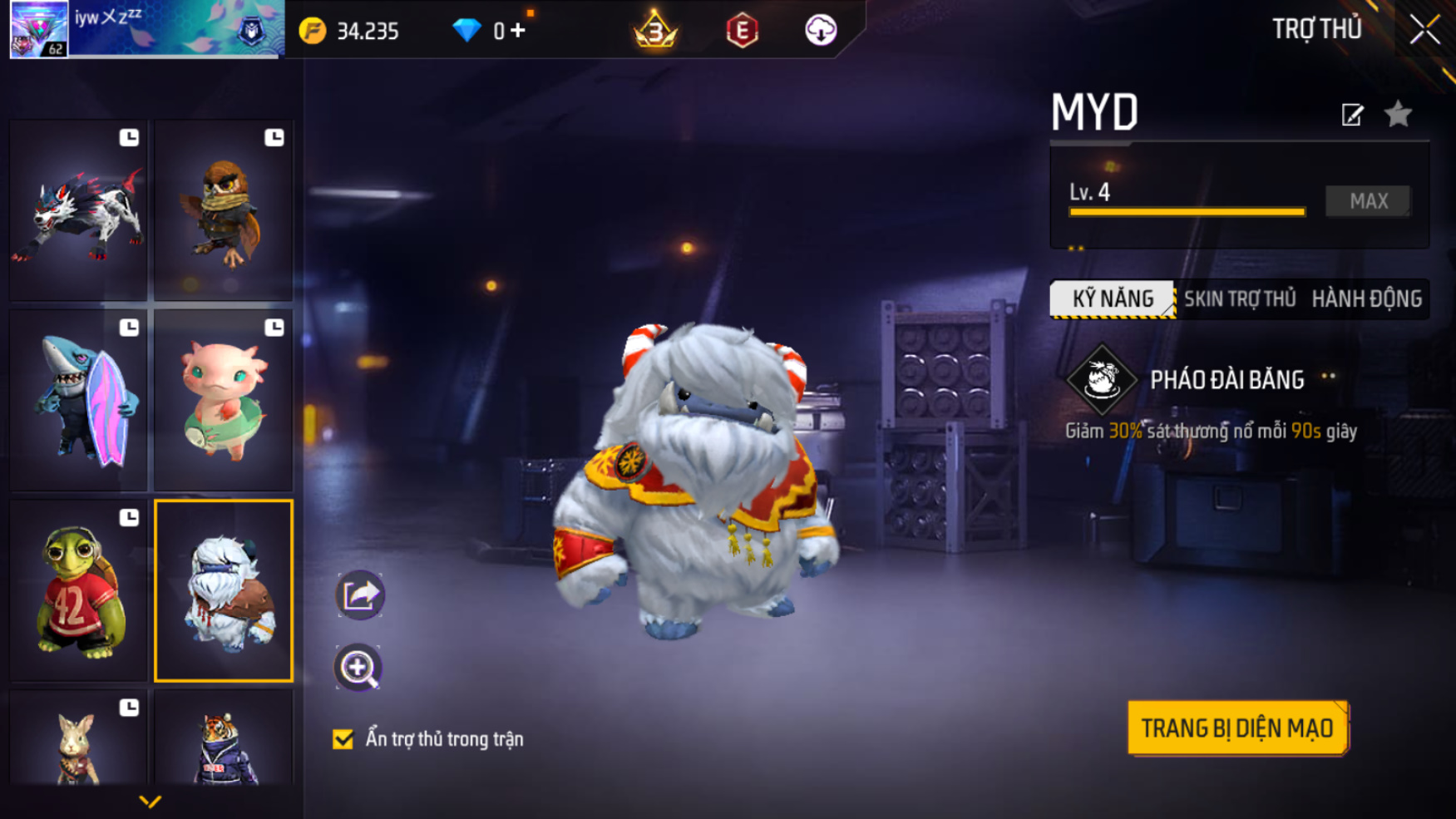Click the TRANG BỊ DIỆN MẠO button
Screen dimensions: 1456x819
click(1237, 728)
